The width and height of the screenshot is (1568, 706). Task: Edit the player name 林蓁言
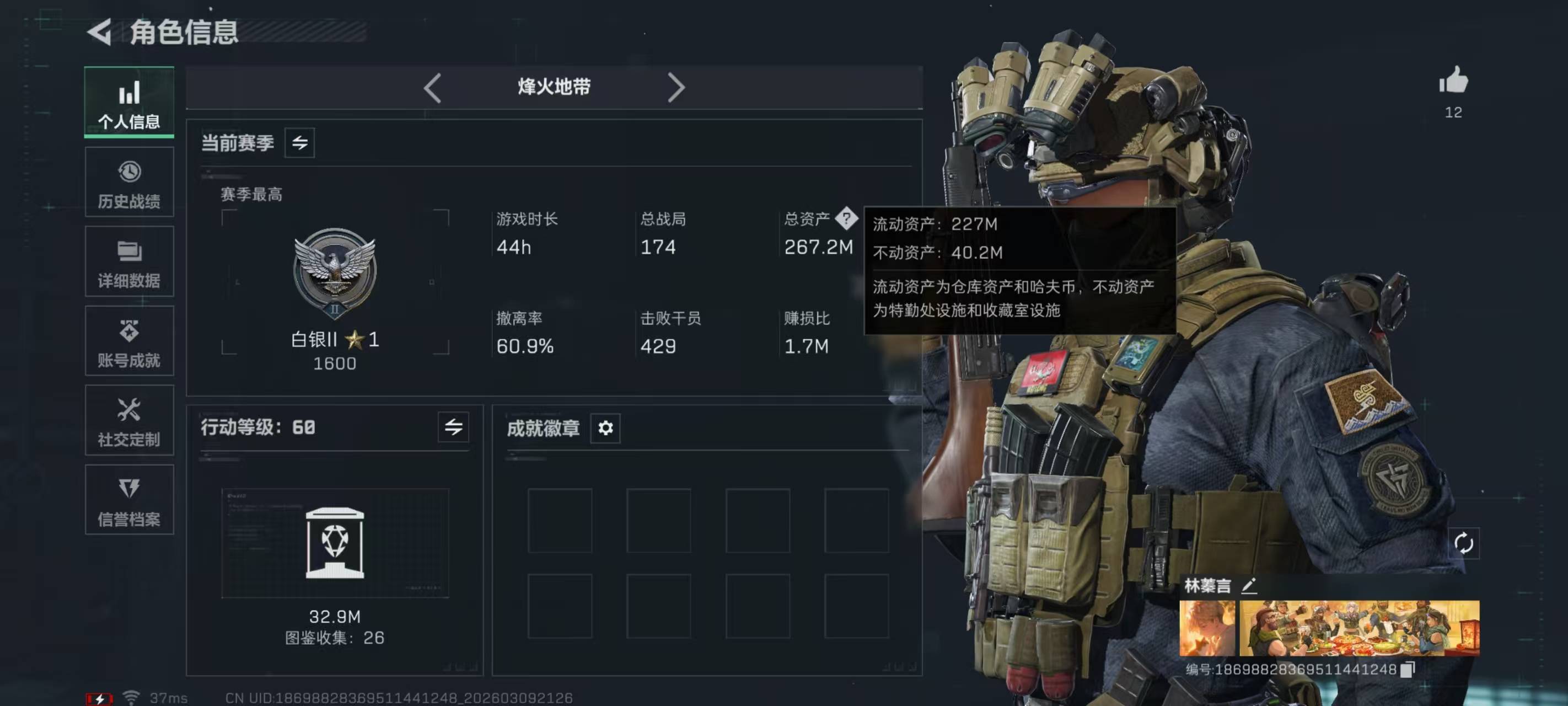1249,586
